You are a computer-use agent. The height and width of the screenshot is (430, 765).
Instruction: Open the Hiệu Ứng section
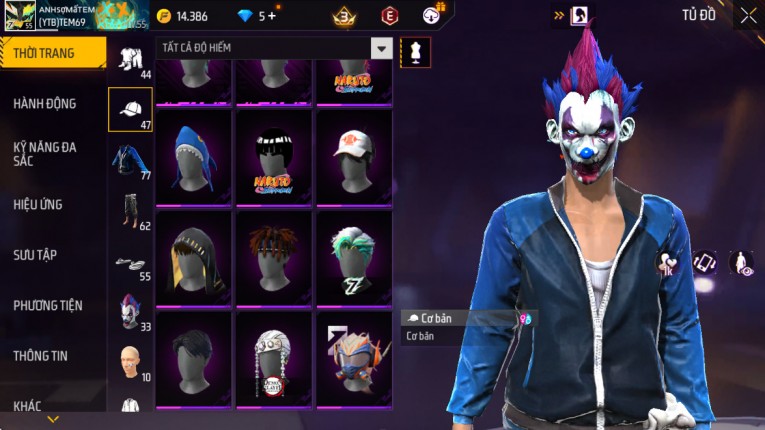coord(38,204)
